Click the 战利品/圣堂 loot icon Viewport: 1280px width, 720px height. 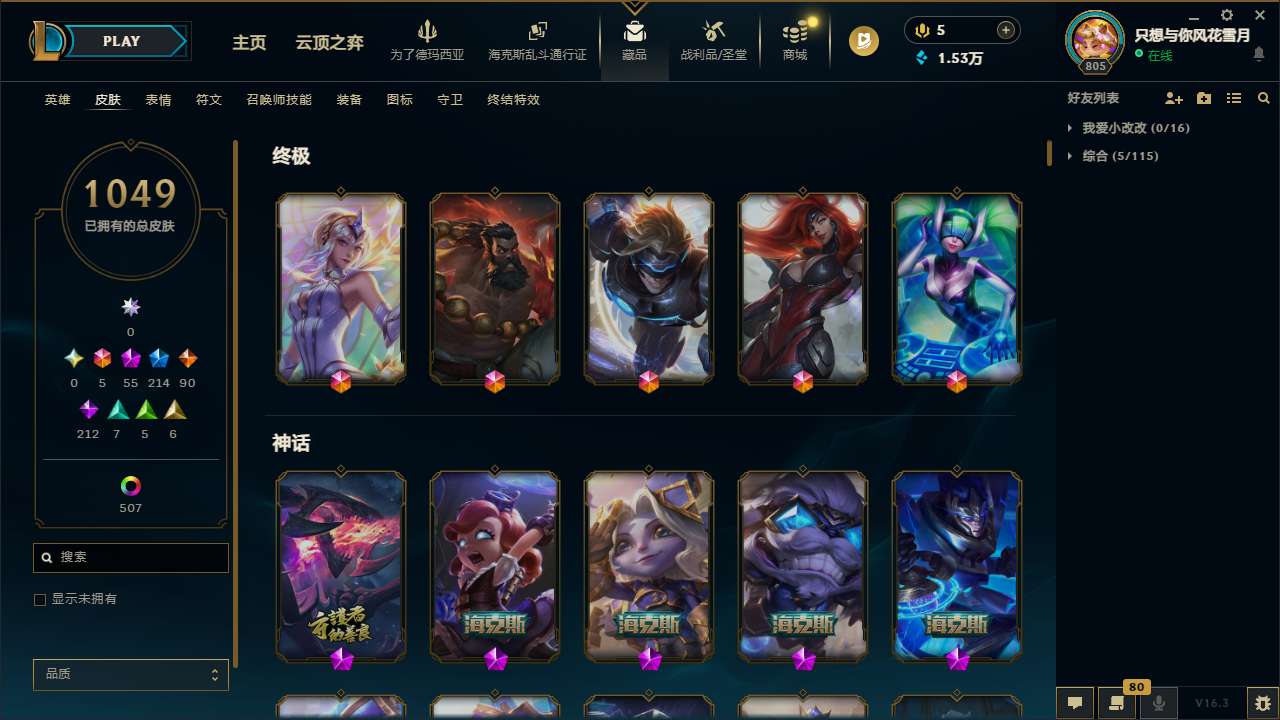pyautogui.click(x=713, y=33)
